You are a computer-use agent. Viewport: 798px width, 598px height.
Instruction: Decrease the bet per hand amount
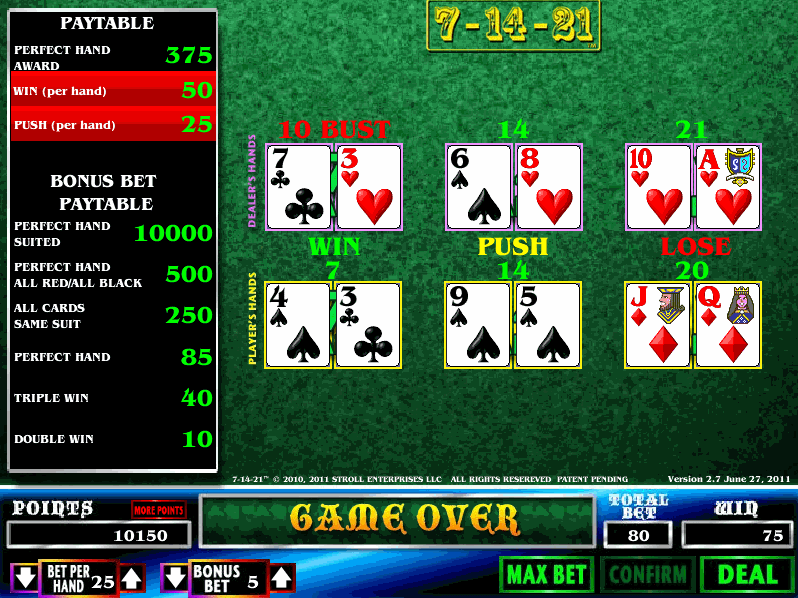[x=24, y=577]
